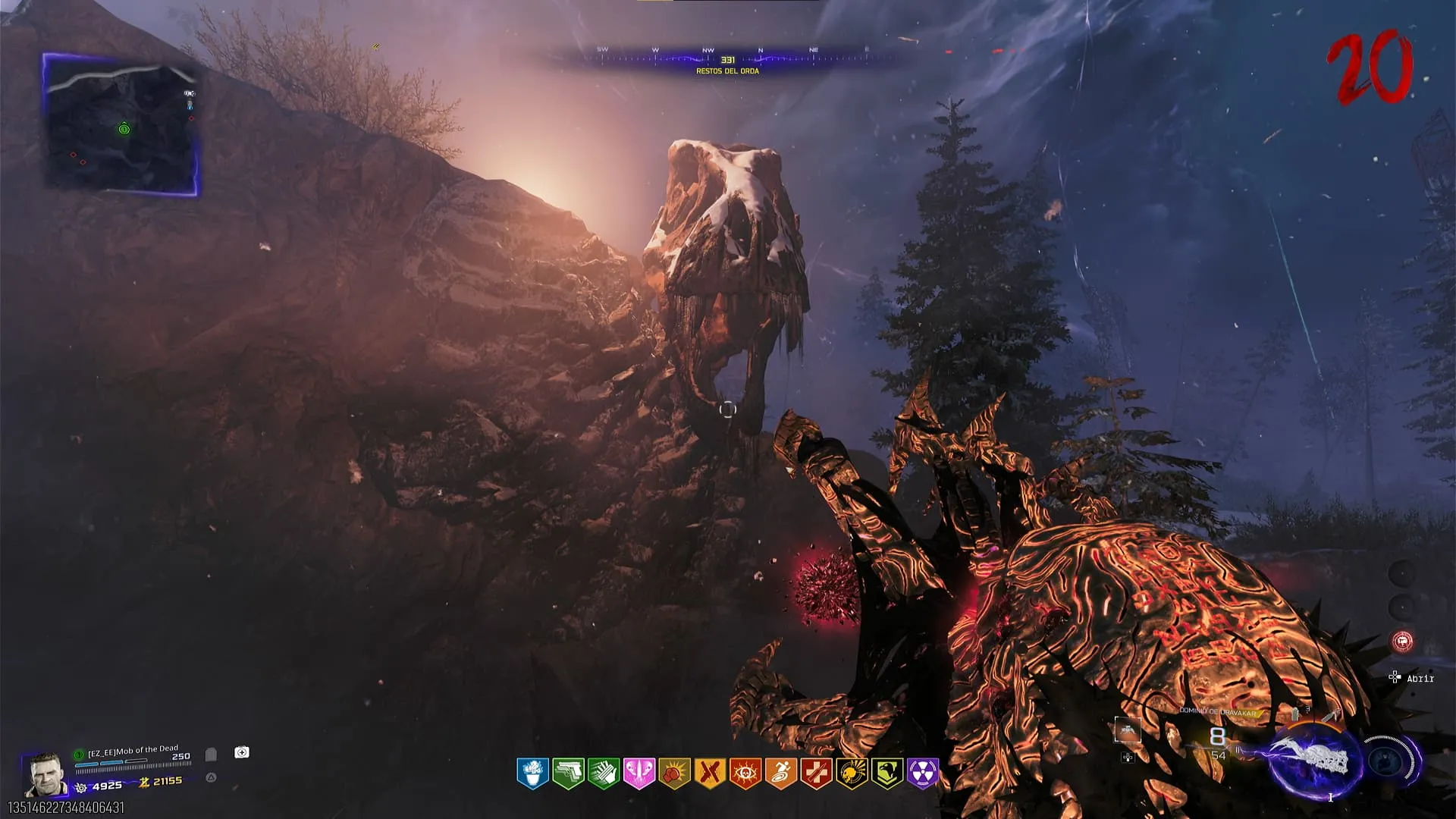This screenshot has width=1456, height=819.
Task: Select the green hand Quick Revive perk
Action: coord(604,773)
